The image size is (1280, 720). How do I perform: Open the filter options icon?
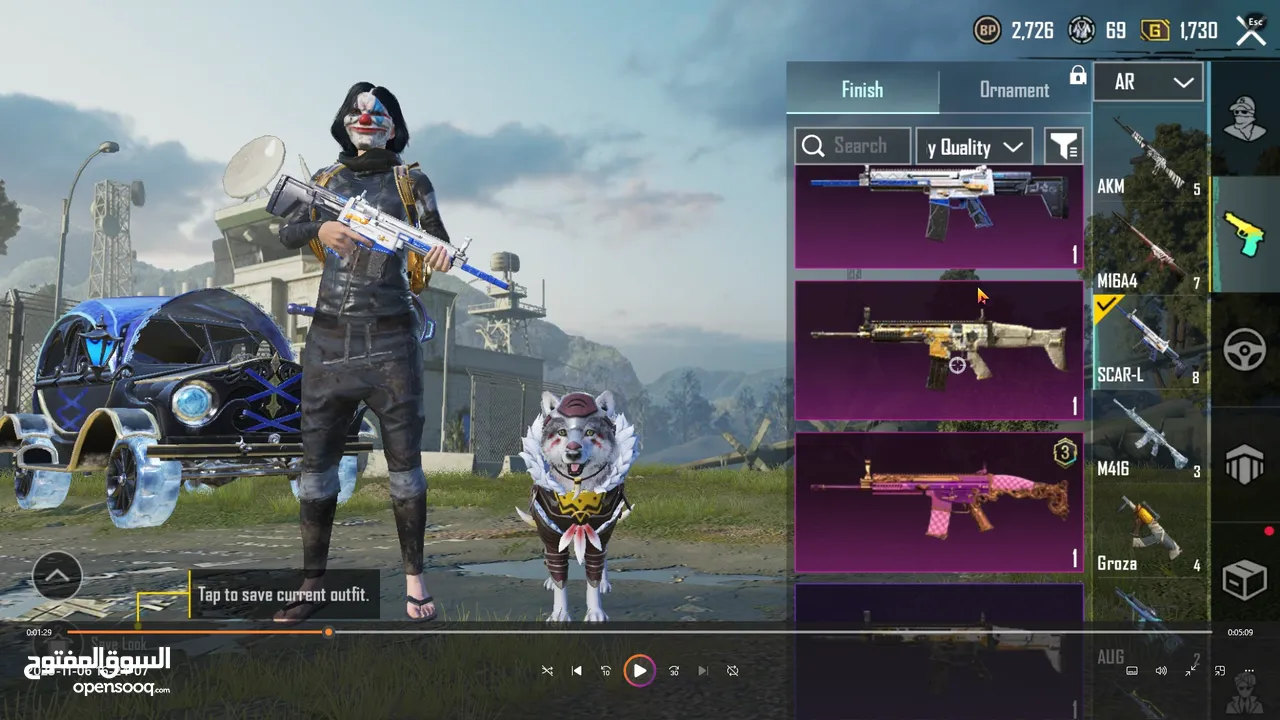1063,147
